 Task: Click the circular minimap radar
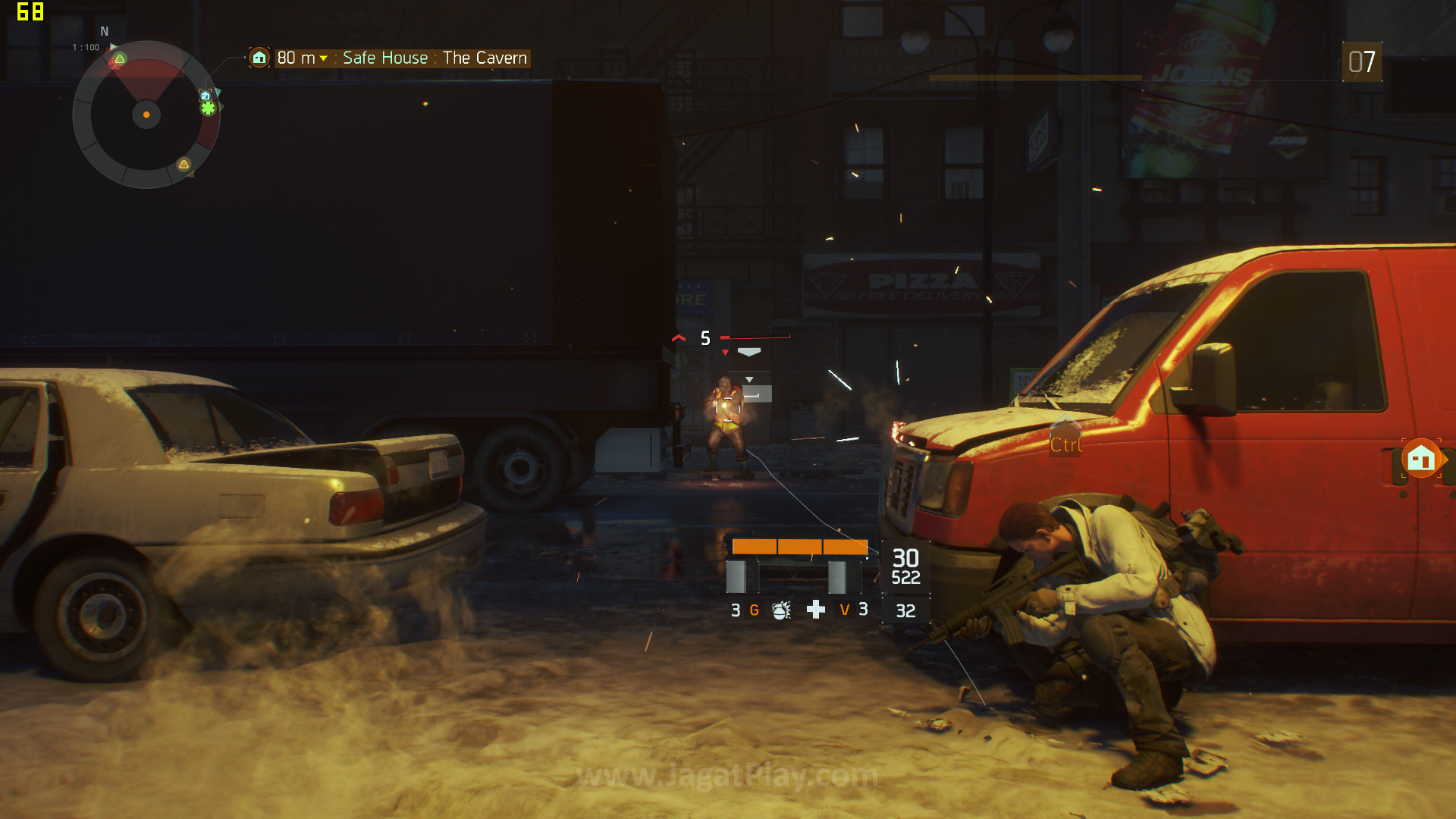pyautogui.click(x=146, y=115)
